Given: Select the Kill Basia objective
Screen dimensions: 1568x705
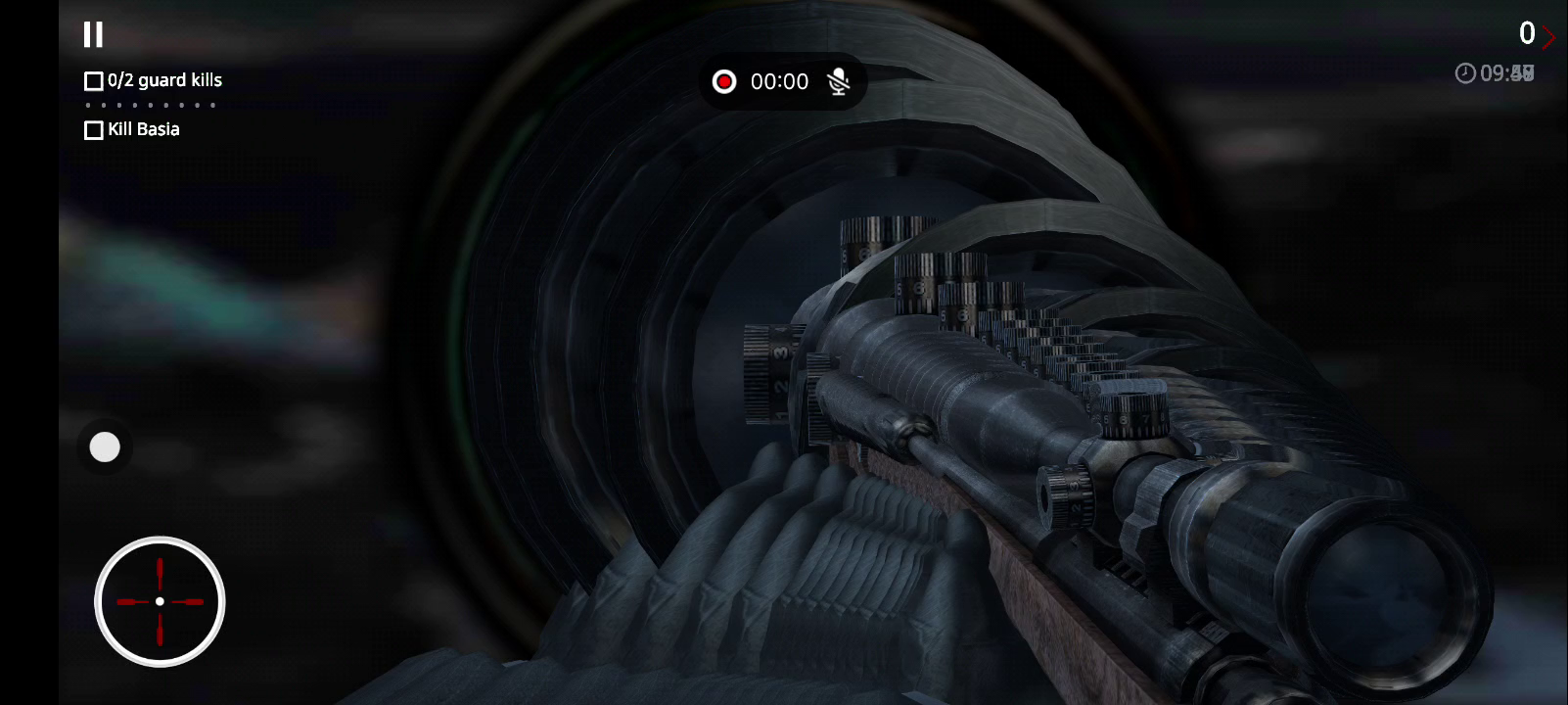Looking at the screenshot, I should point(133,129).
